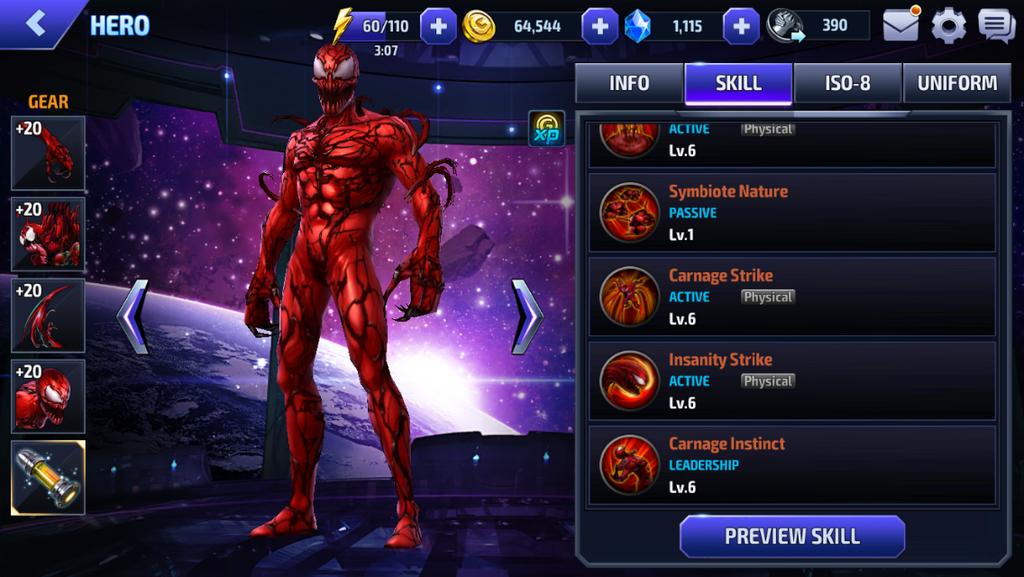Image resolution: width=1024 pixels, height=577 pixels.
Task: Tap the XP boost icon
Action: 546,129
